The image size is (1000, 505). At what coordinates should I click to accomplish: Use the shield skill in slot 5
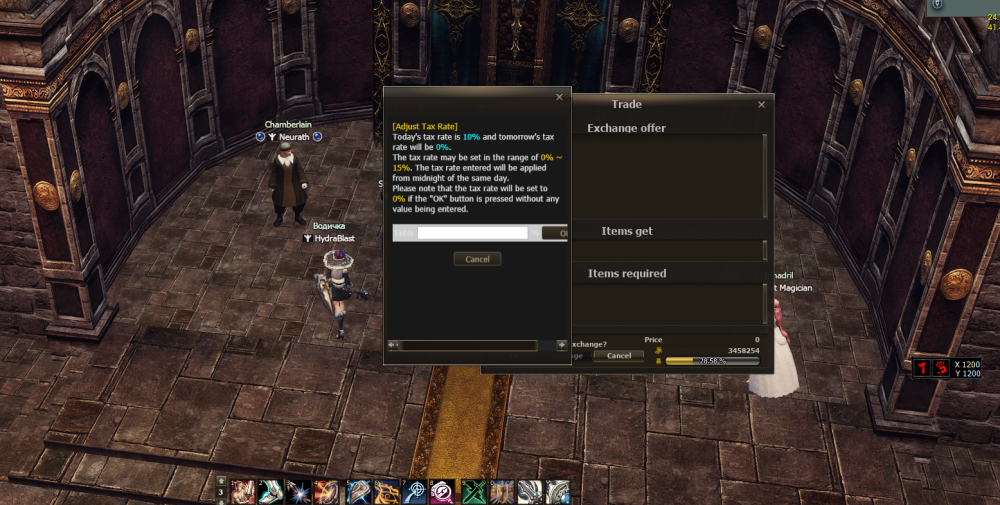358,492
